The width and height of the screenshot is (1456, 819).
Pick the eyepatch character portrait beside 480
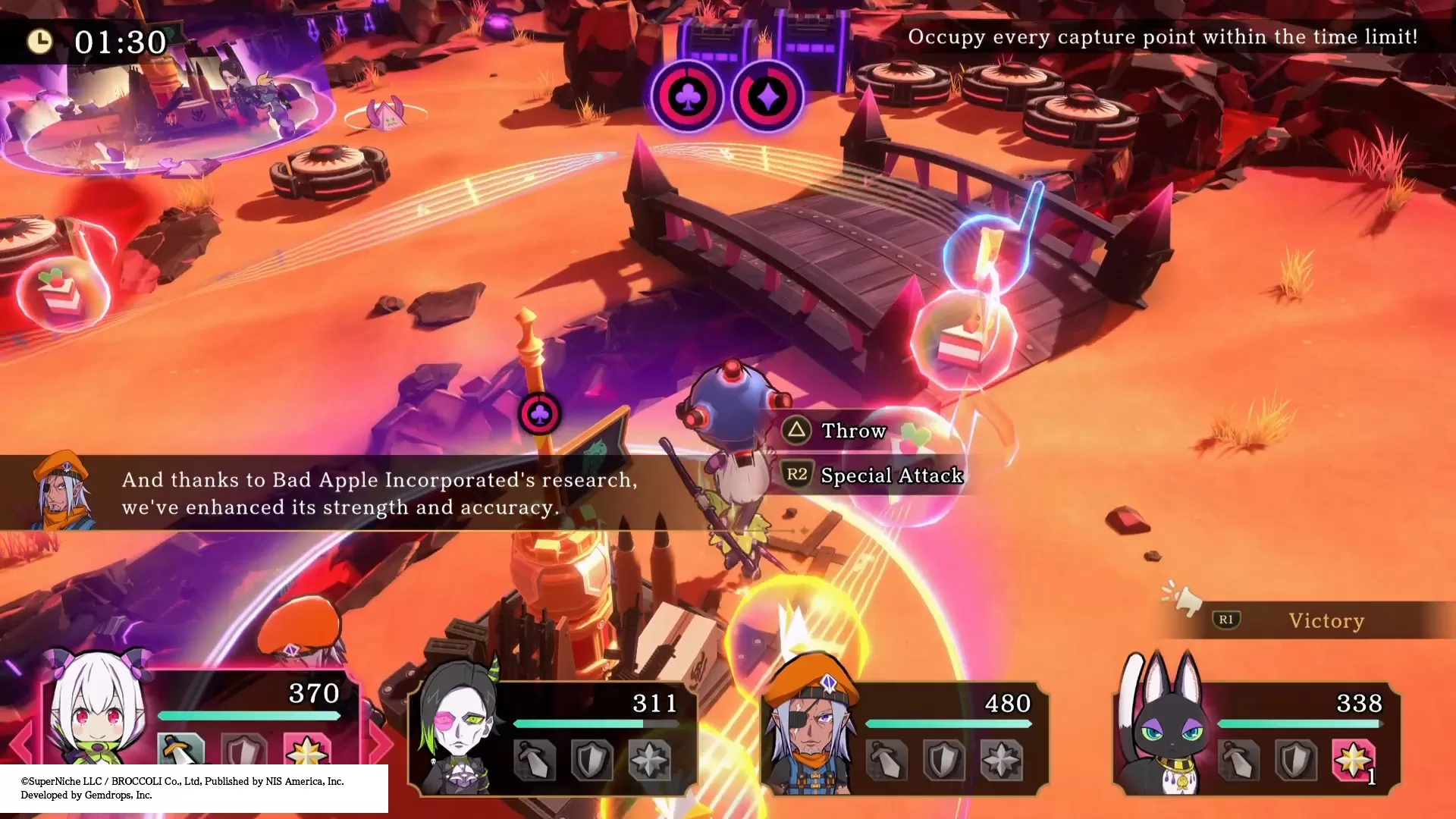809,732
